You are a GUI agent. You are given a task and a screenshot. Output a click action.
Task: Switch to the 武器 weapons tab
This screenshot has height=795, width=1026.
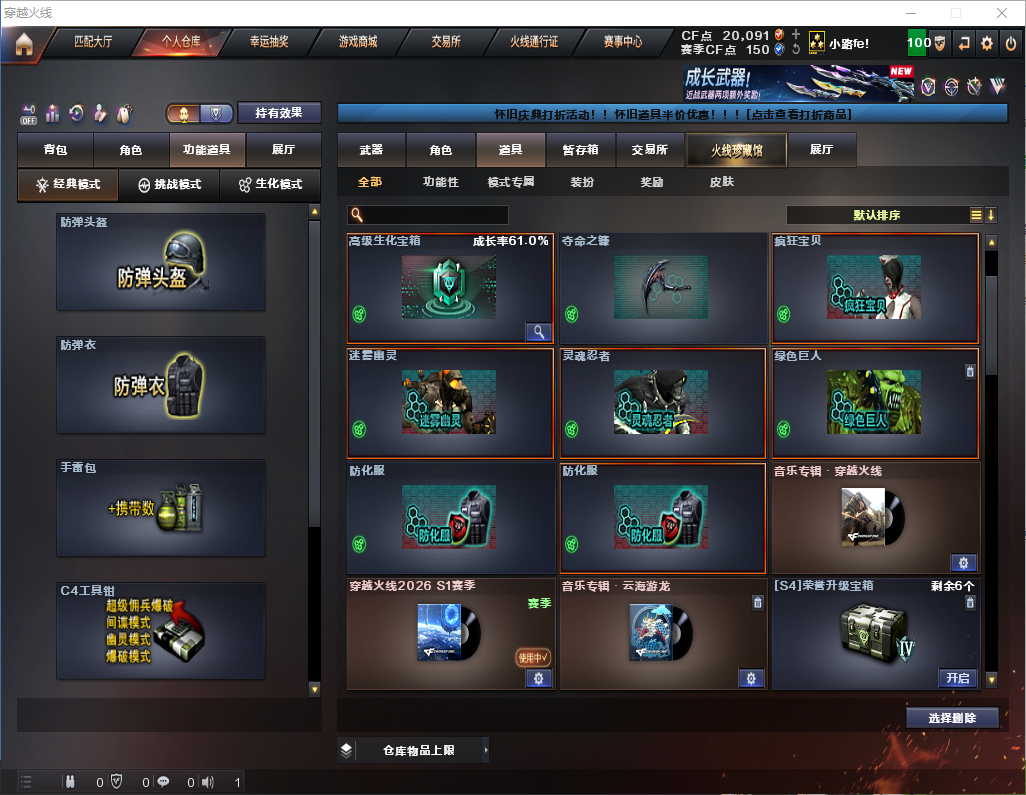coord(371,150)
